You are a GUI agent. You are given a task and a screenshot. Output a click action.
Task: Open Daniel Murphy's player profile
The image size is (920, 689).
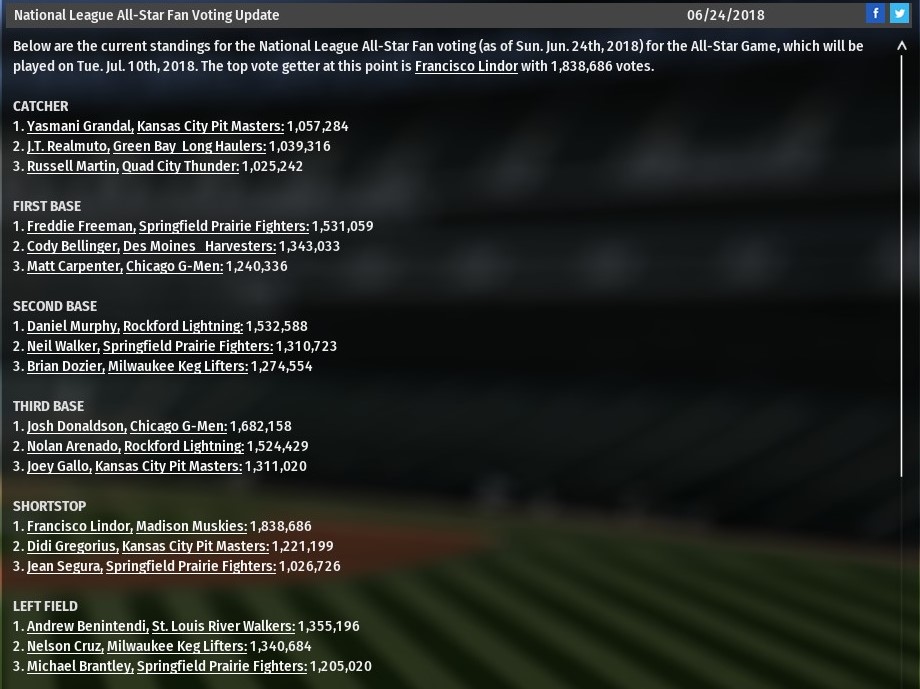73,326
